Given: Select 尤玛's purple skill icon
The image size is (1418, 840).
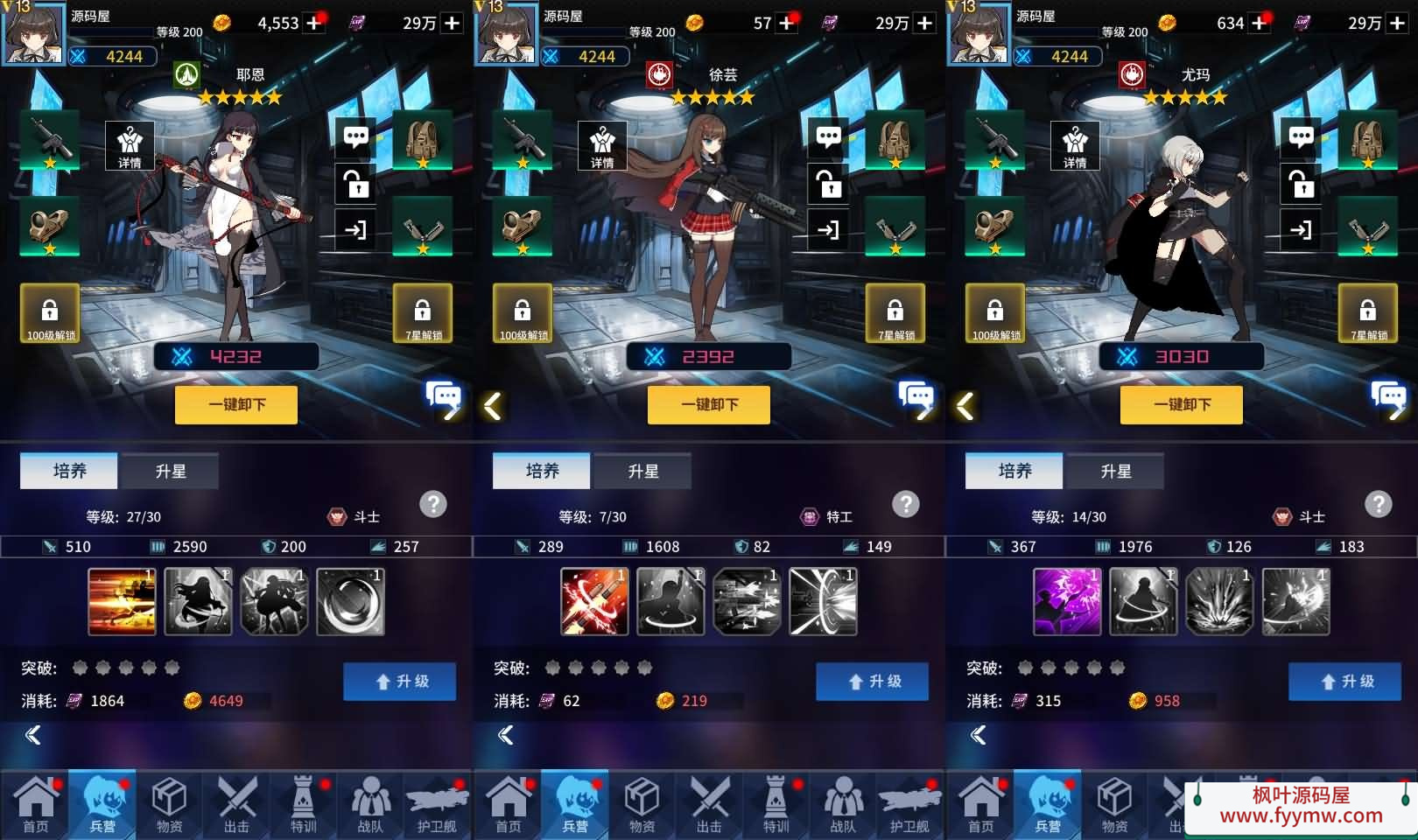Looking at the screenshot, I should 1067,602.
